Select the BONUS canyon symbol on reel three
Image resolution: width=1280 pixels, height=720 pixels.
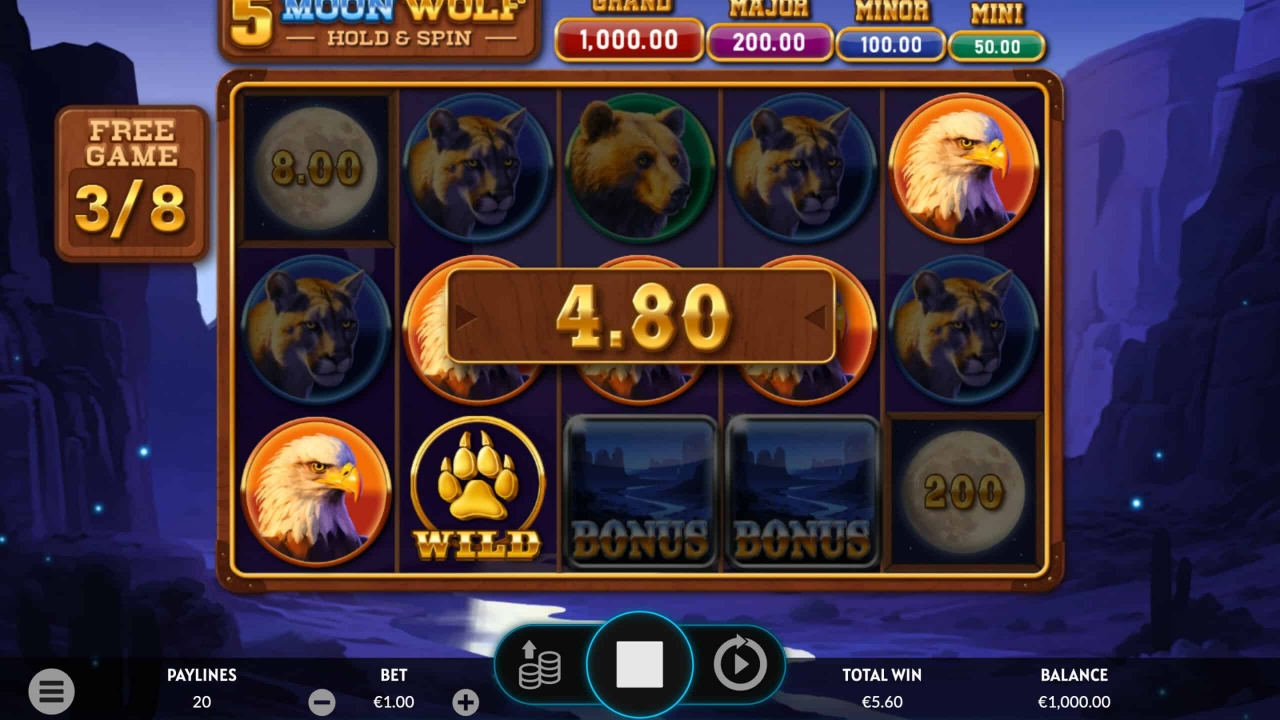pos(640,490)
